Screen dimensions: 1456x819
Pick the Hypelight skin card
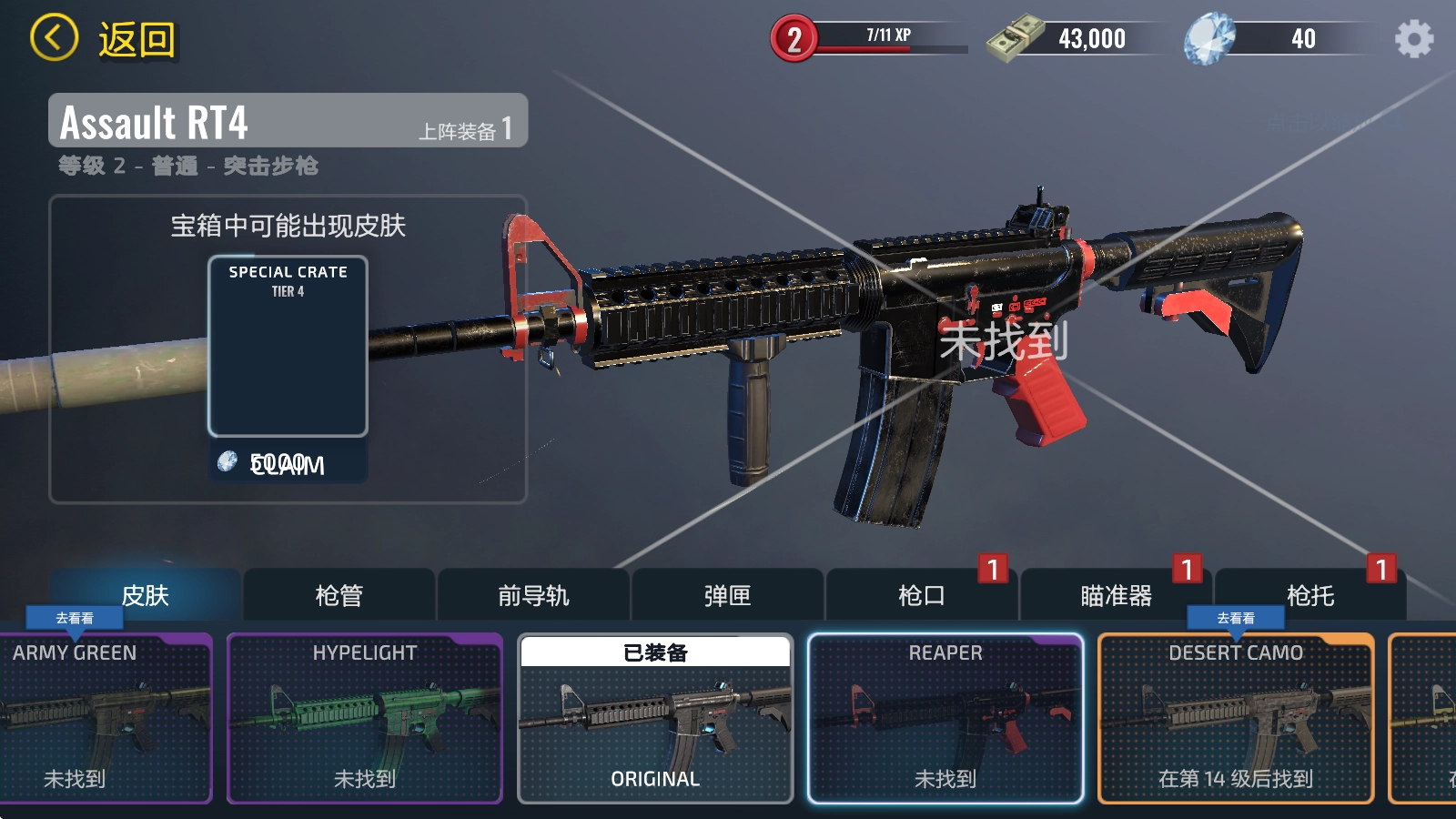[364, 718]
